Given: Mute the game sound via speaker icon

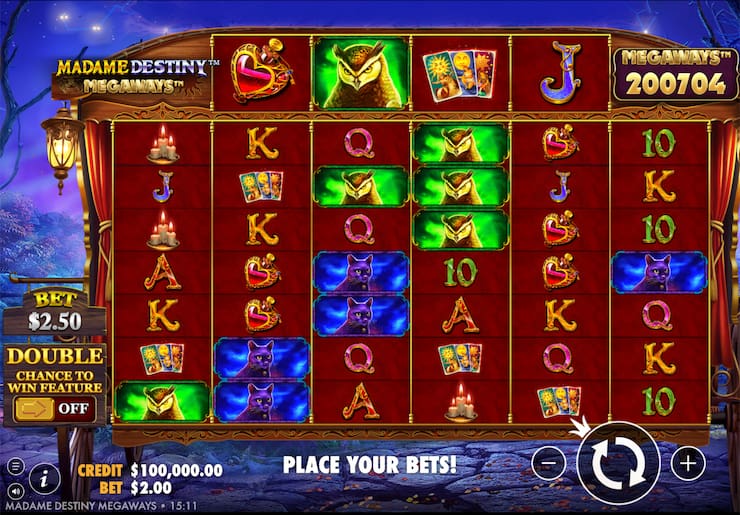Looking at the screenshot, I should [15, 492].
